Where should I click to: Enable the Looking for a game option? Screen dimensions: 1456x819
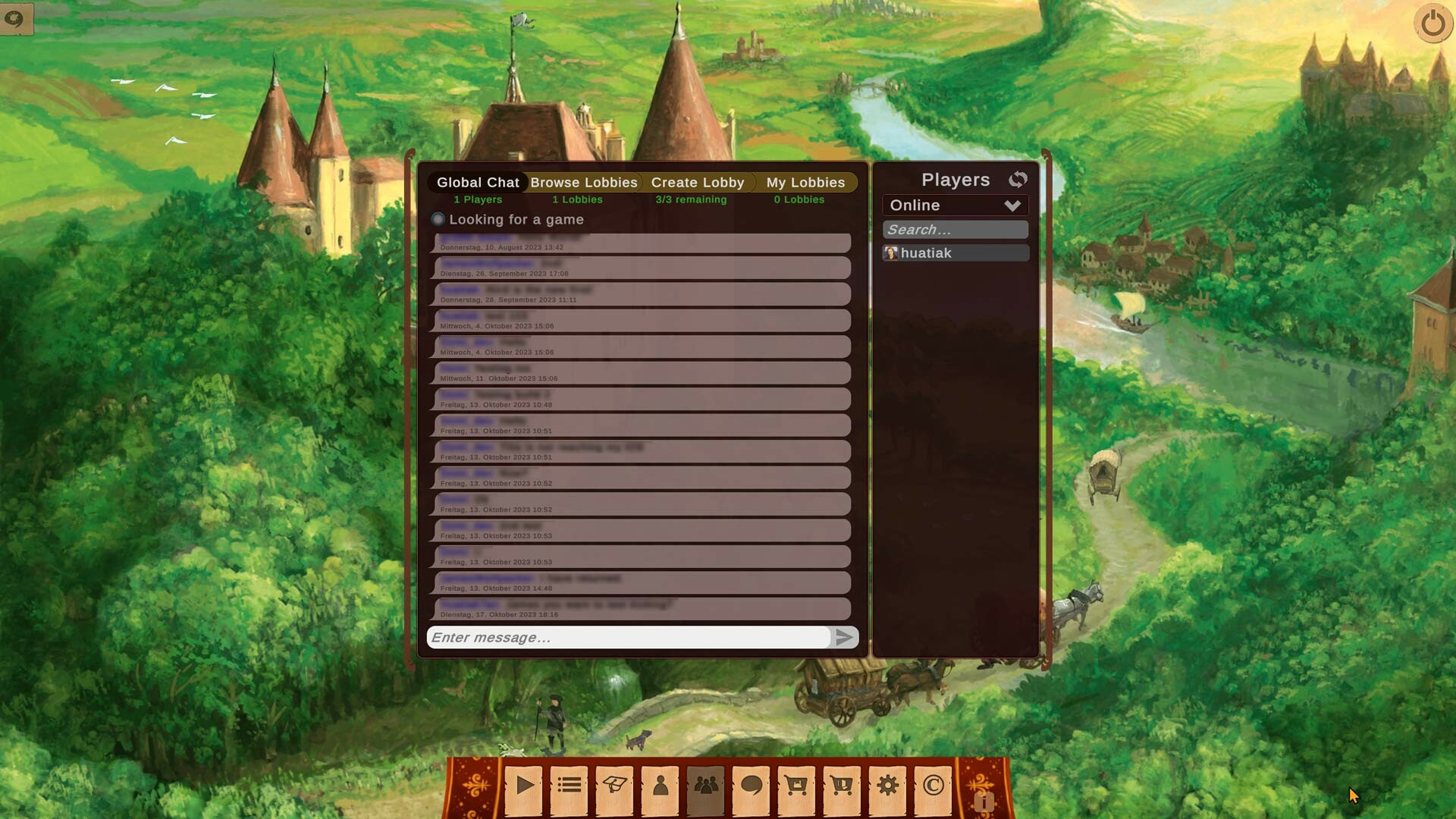point(438,219)
